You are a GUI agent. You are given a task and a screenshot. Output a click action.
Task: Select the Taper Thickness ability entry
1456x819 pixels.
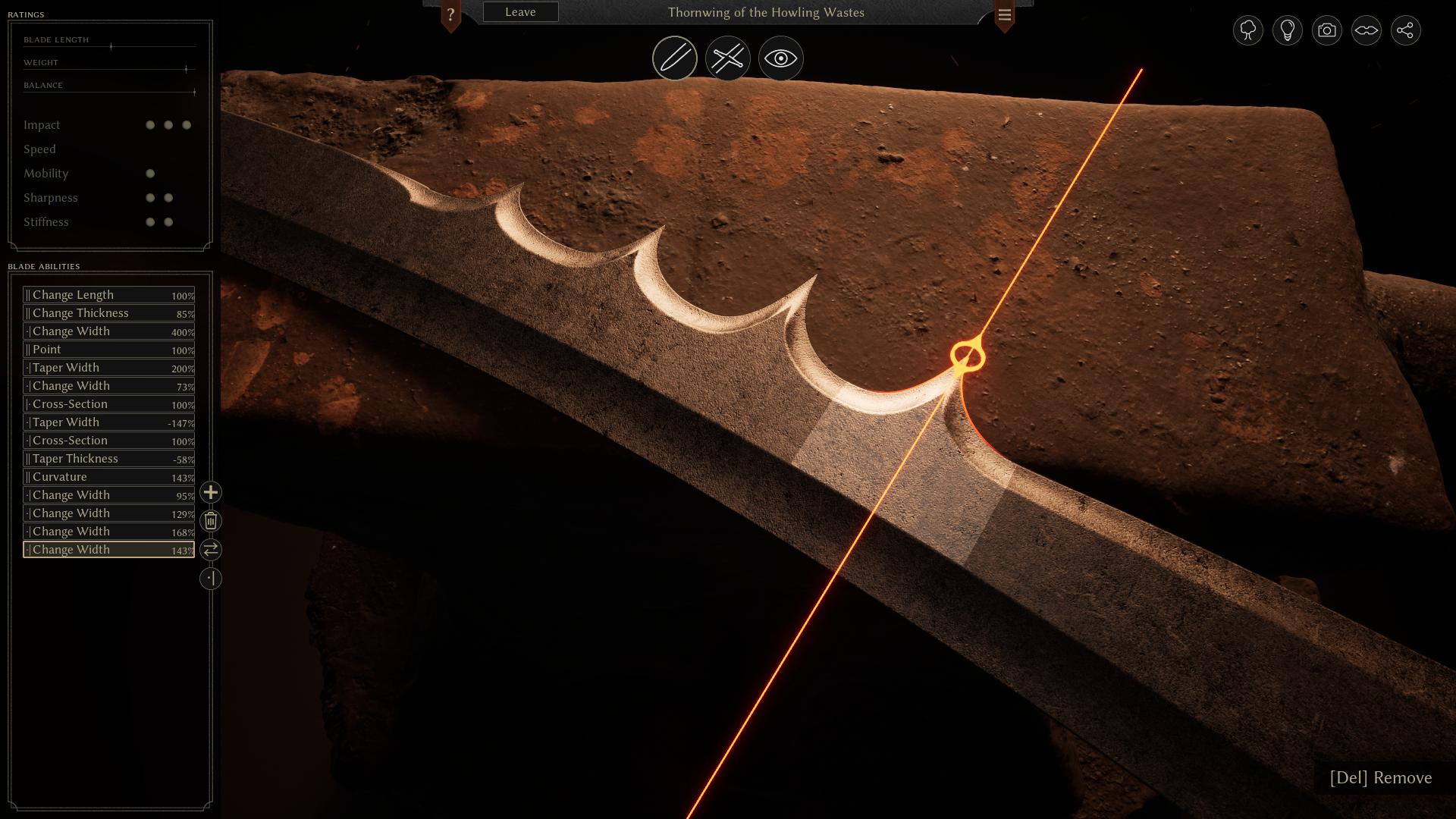coord(108,459)
